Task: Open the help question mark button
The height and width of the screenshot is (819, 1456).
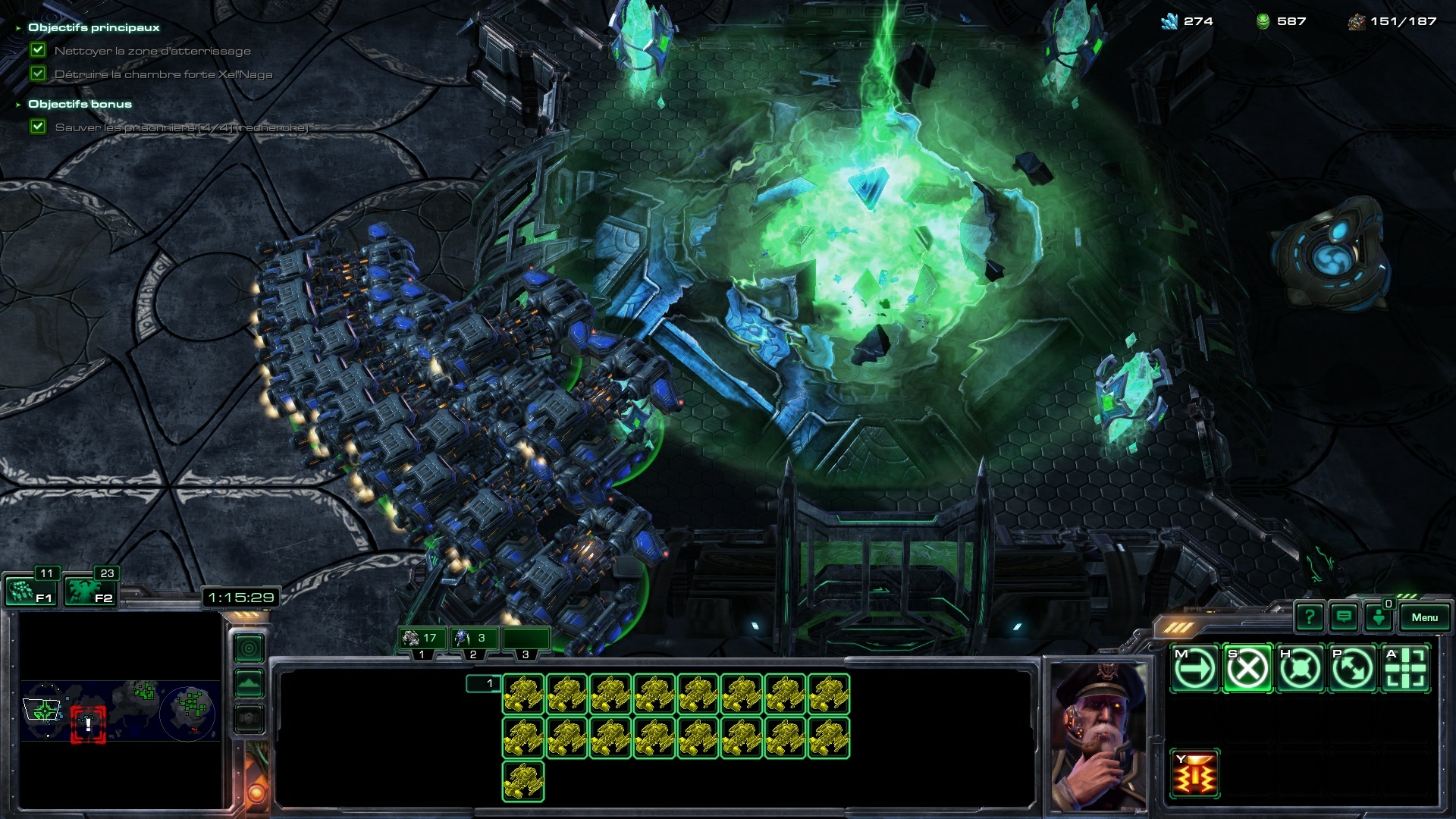Action: [1309, 617]
